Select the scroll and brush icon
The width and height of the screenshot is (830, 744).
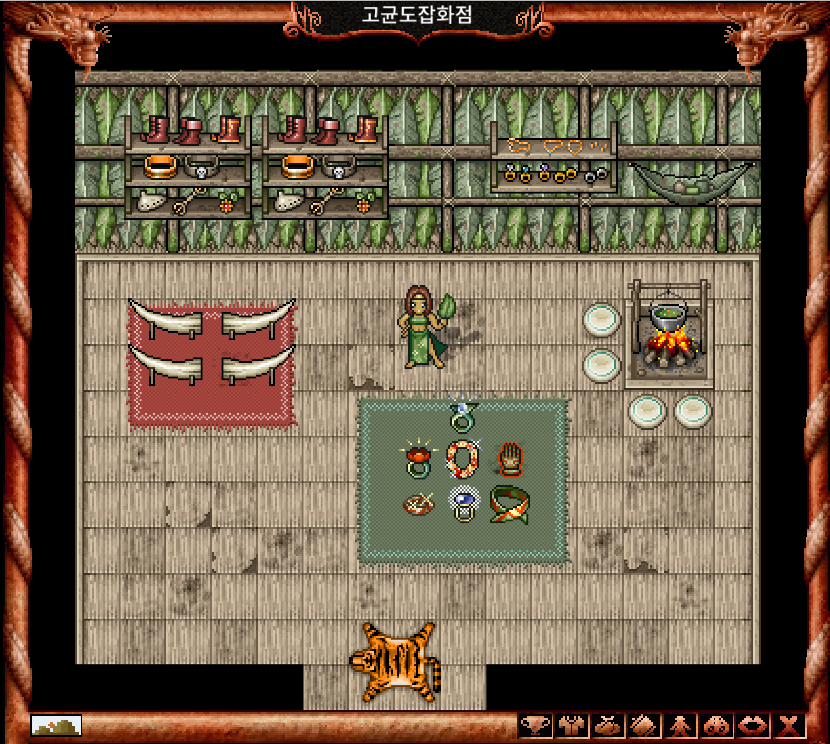[643, 726]
